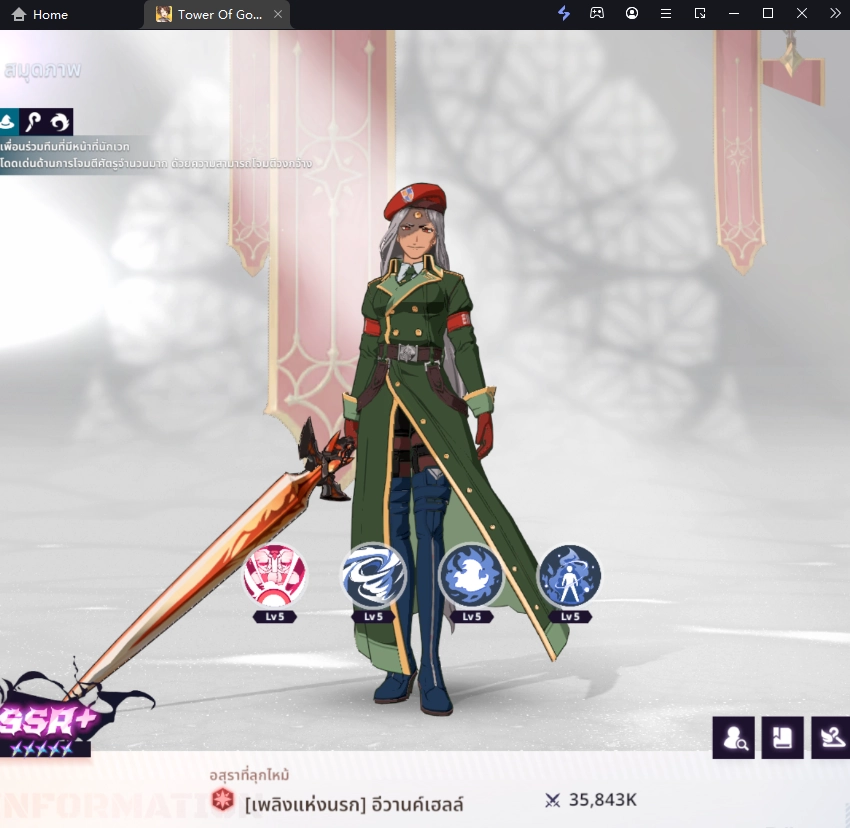Close the Tower Of God tab
This screenshot has width=850, height=828.
[278, 15]
